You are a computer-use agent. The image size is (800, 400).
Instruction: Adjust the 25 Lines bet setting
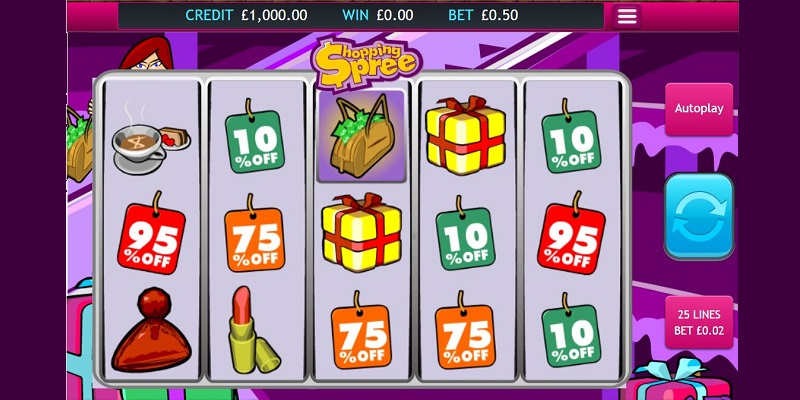tap(699, 322)
